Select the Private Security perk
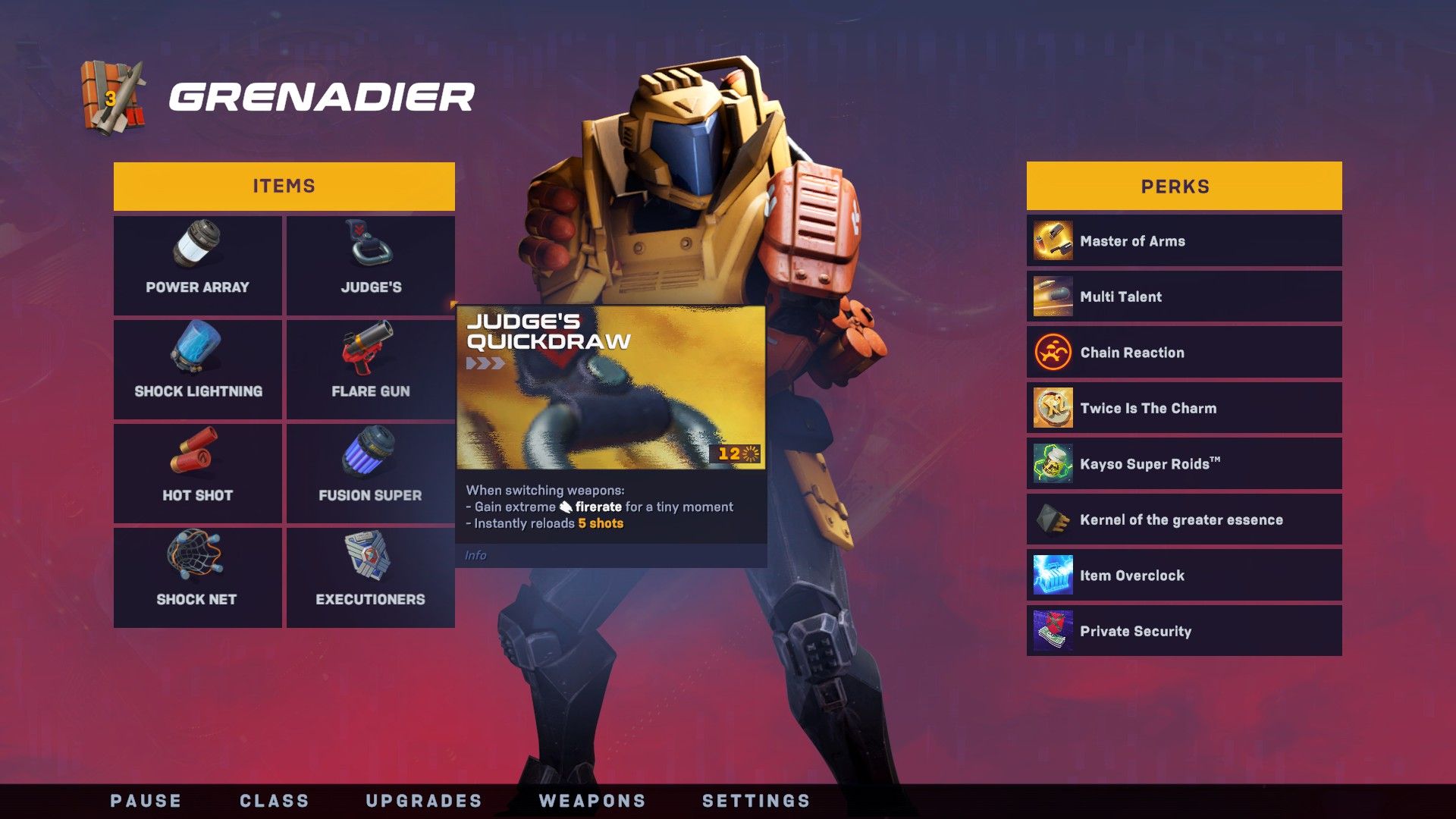The width and height of the screenshot is (1456, 819). click(1184, 631)
